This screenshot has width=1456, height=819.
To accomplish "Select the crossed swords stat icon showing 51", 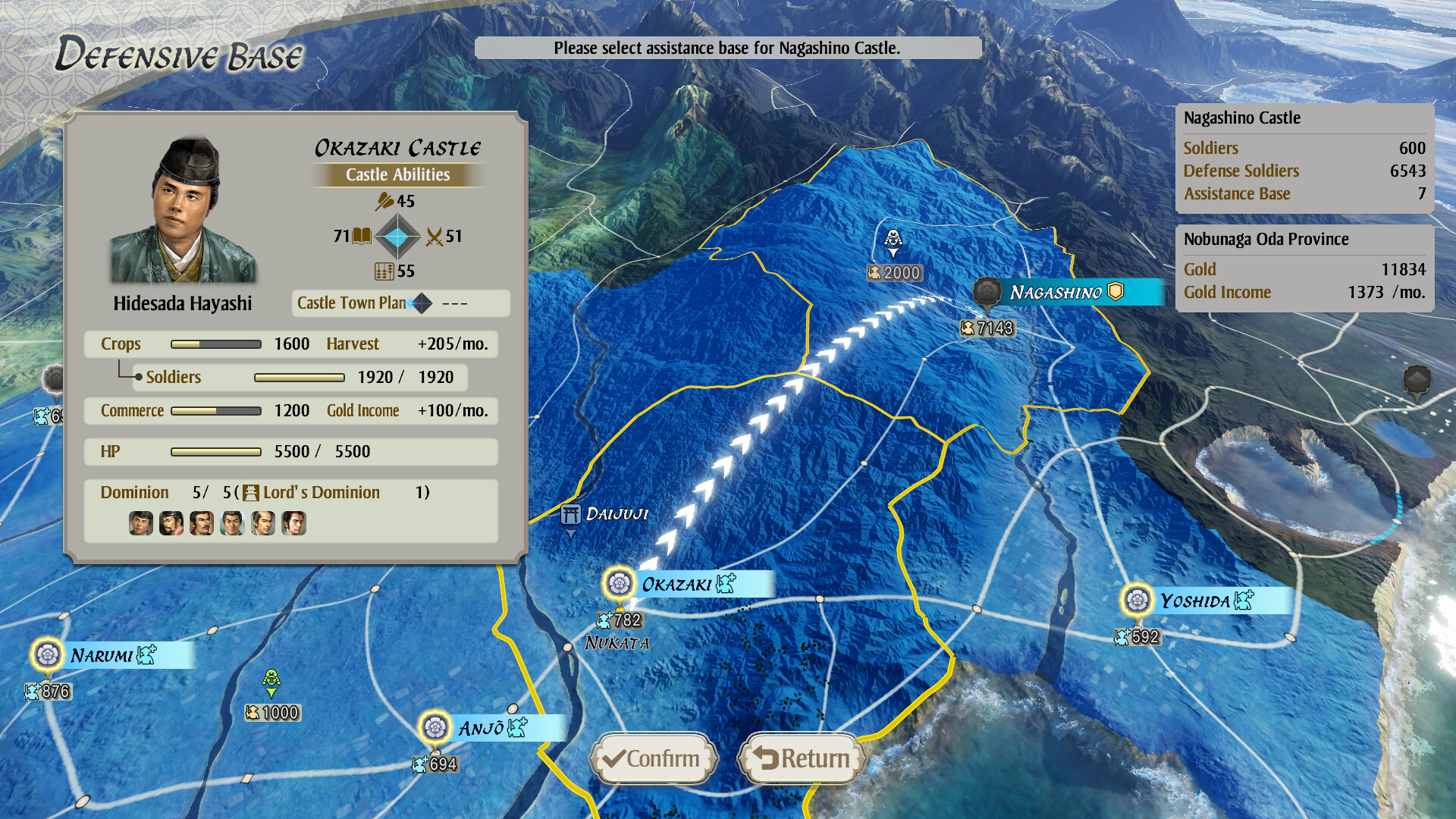I will [x=434, y=237].
